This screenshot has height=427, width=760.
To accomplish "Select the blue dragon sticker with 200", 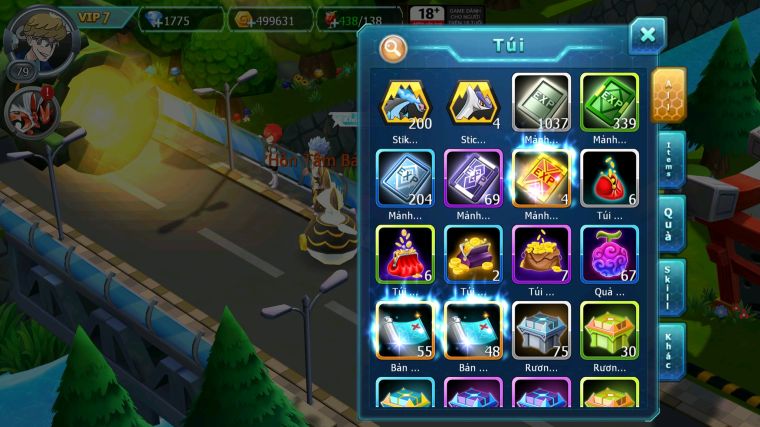I will point(405,102).
